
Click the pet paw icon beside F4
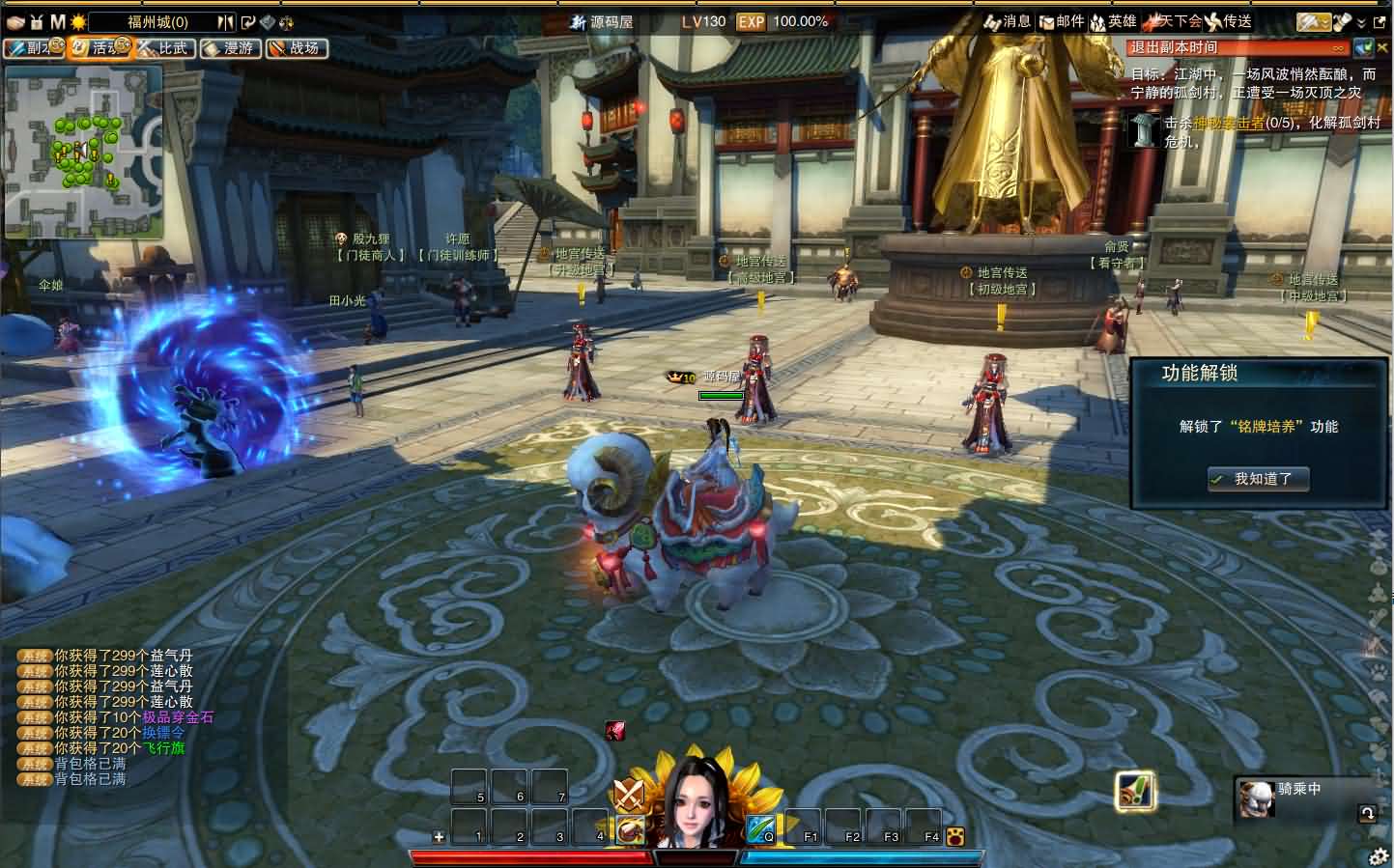tap(955, 836)
